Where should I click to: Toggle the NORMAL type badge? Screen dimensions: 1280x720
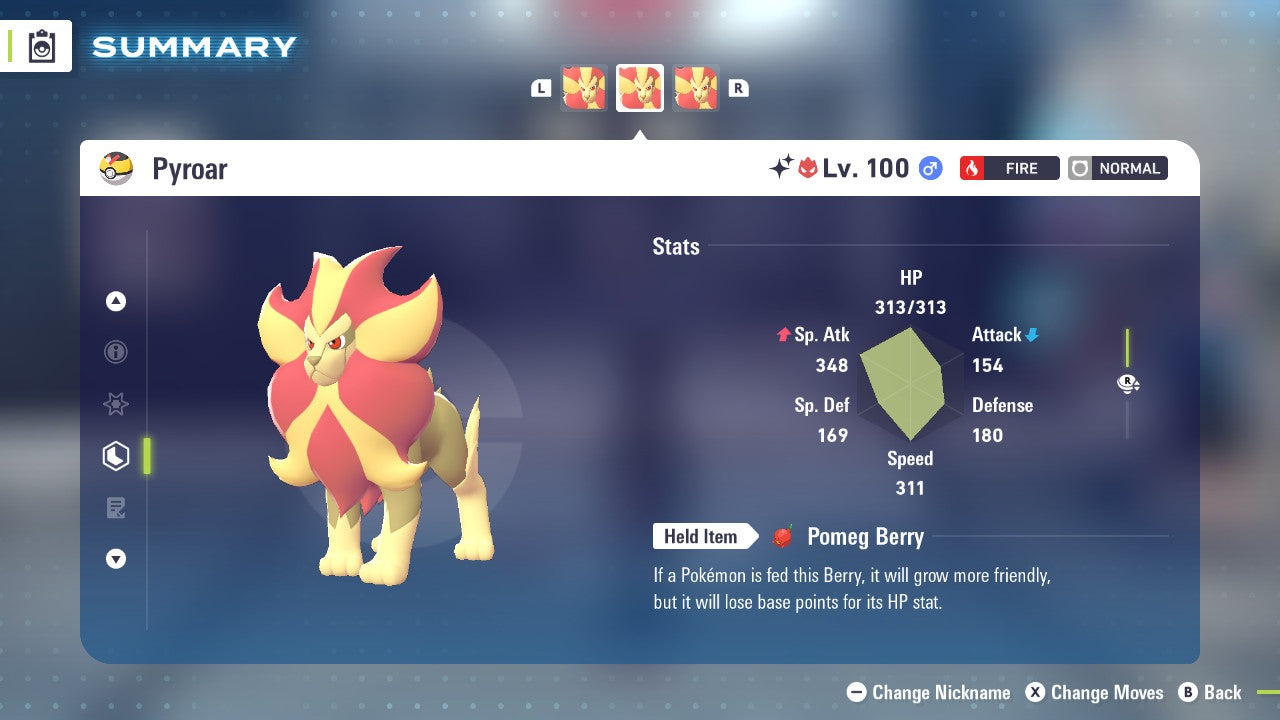(1117, 168)
